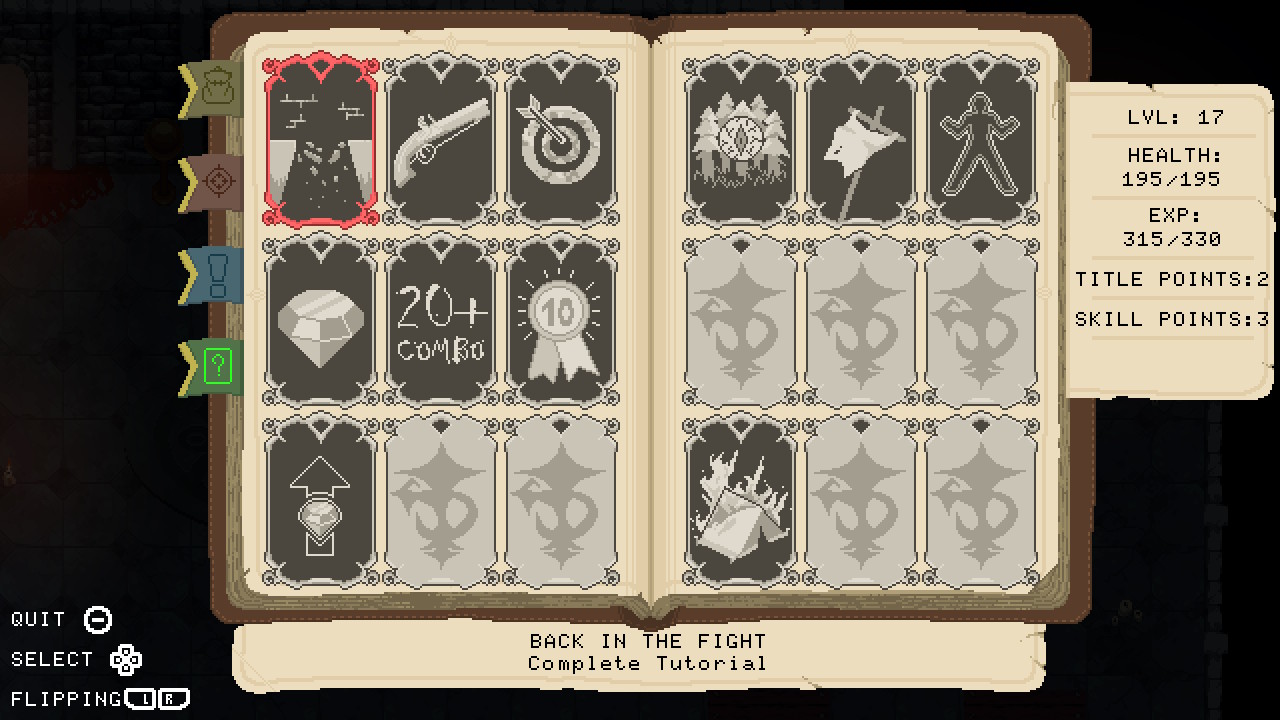Viewport: 1280px width, 720px height.
Task: Click the "20+ Combo" achievement card
Action: [x=440, y=320]
